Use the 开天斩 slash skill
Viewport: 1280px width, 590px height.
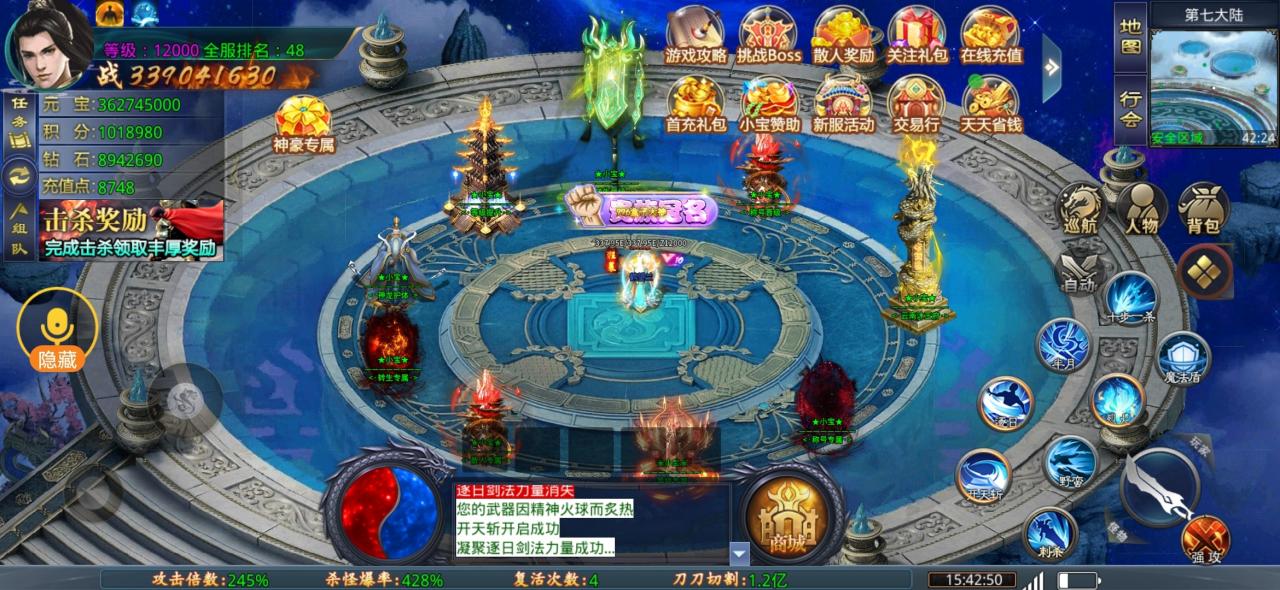(983, 476)
